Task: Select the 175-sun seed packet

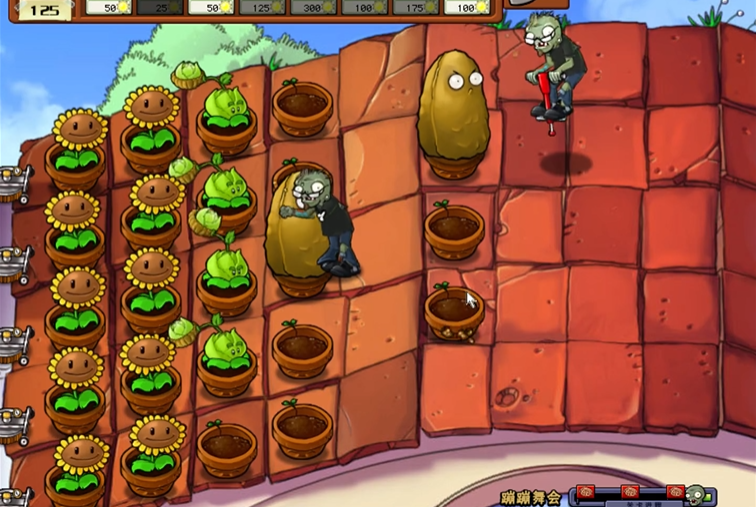Action: pyautogui.click(x=416, y=7)
